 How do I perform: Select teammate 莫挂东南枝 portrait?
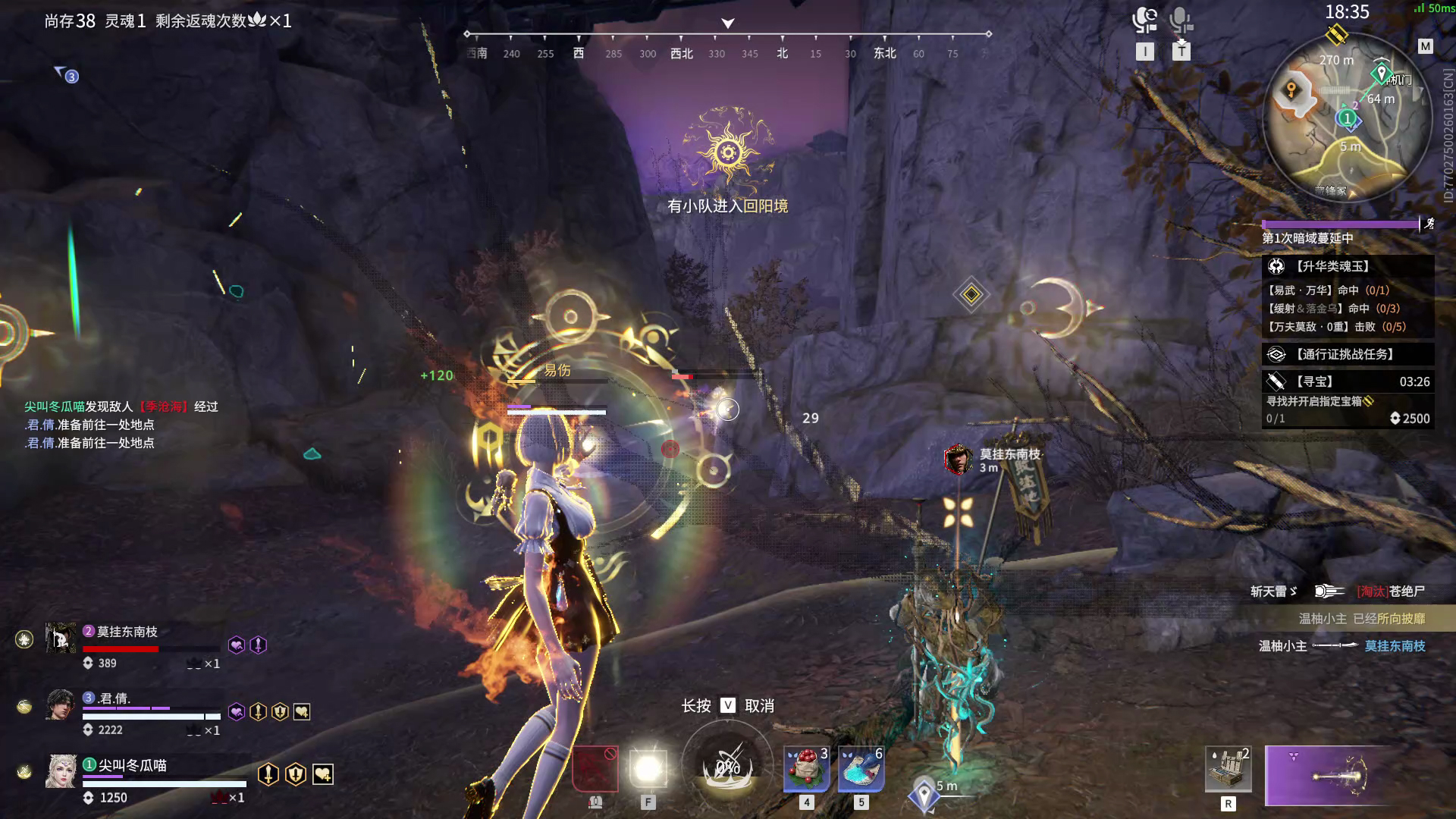click(61, 639)
